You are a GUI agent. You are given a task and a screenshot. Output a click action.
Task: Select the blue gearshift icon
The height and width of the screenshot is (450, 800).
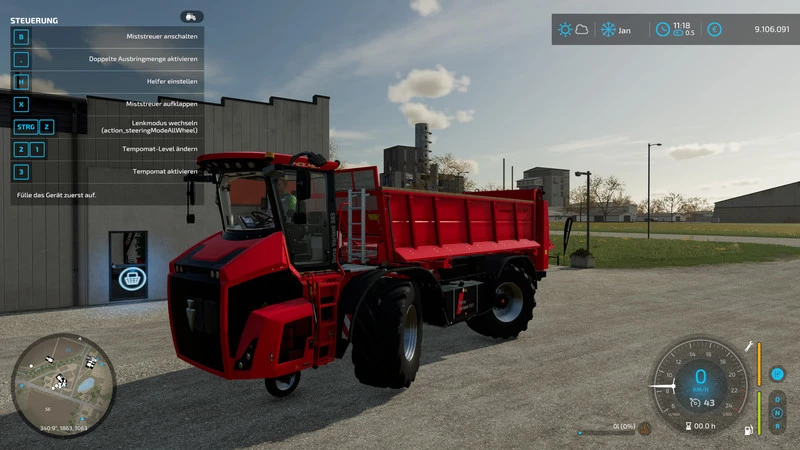(777, 374)
